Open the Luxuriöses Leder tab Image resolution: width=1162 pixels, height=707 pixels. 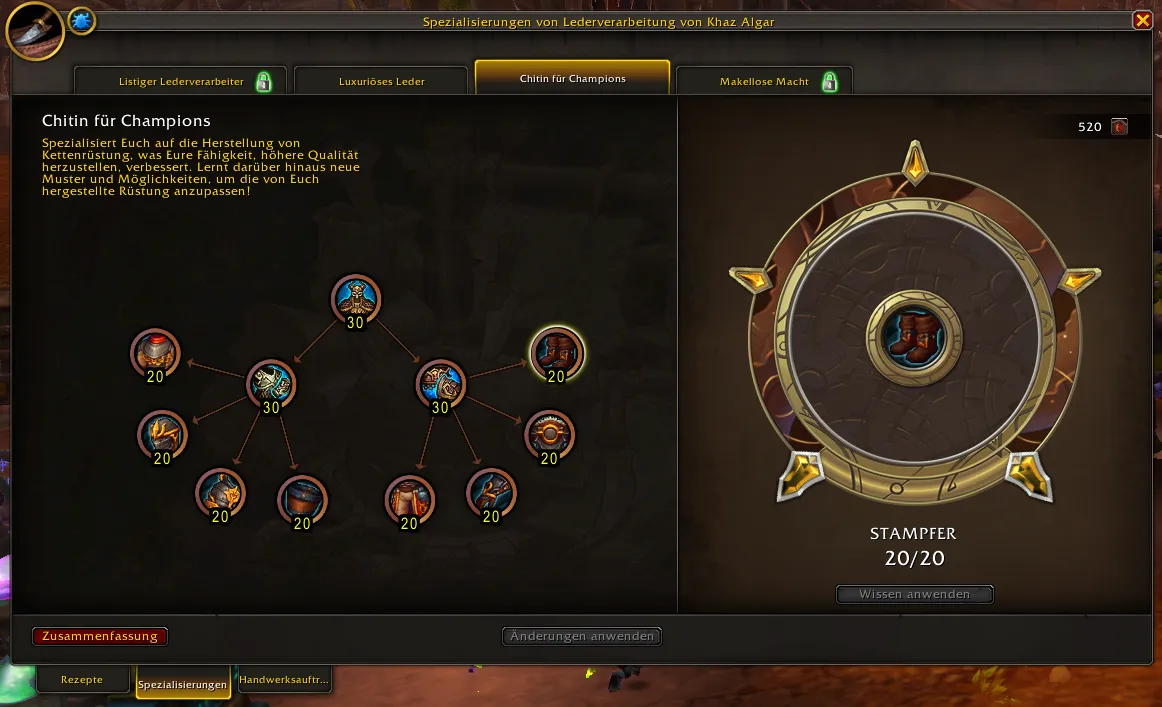(x=381, y=81)
